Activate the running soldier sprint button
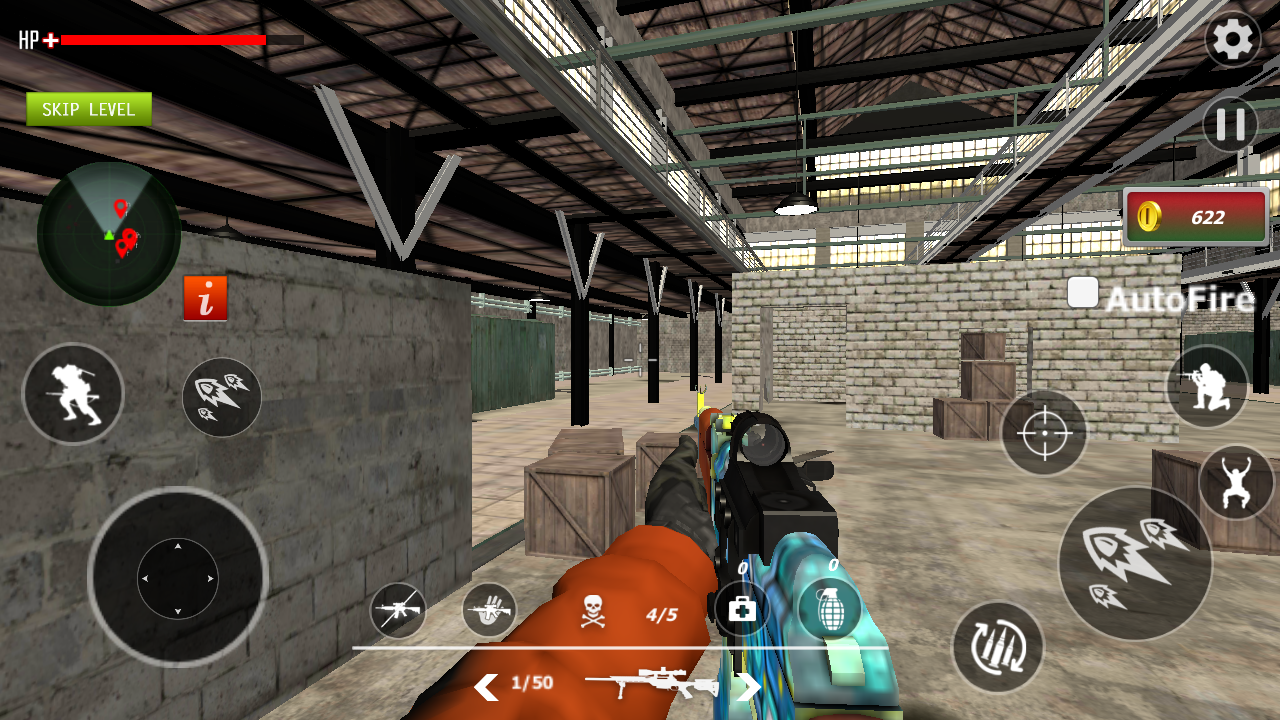Screen dimensions: 1280x720 point(73,394)
